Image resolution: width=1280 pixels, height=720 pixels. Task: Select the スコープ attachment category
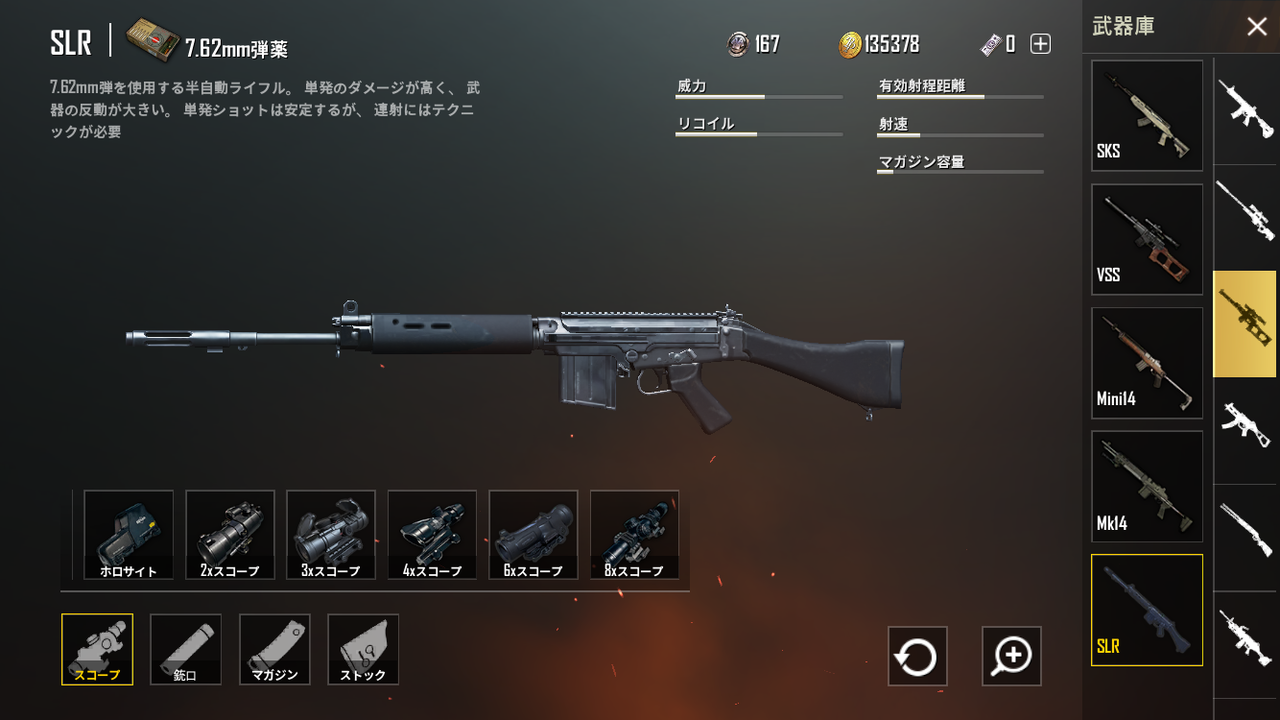coord(96,649)
